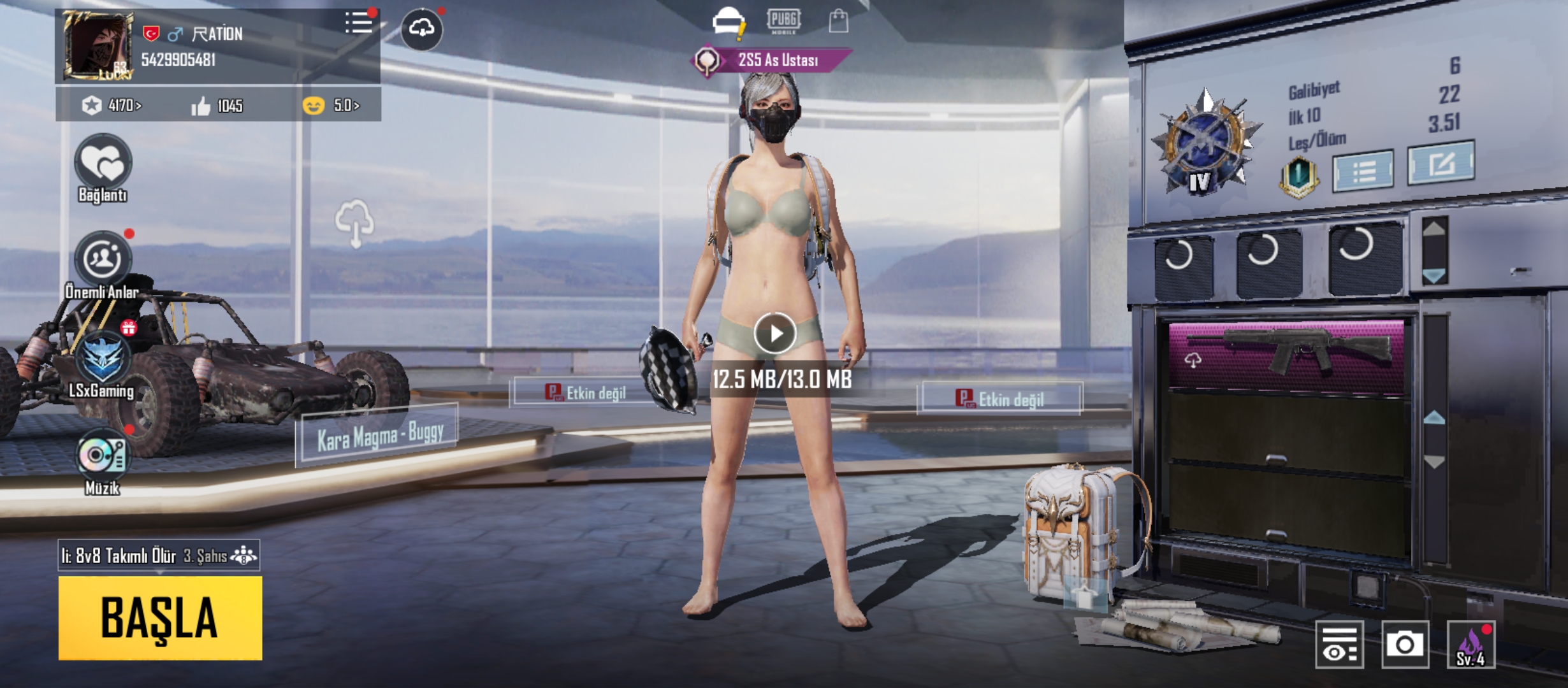The height and width of the screenshot is (688, 1568).
Task: Open the 8v8 Takımlı Ölür mode selector
Action: 159,555
